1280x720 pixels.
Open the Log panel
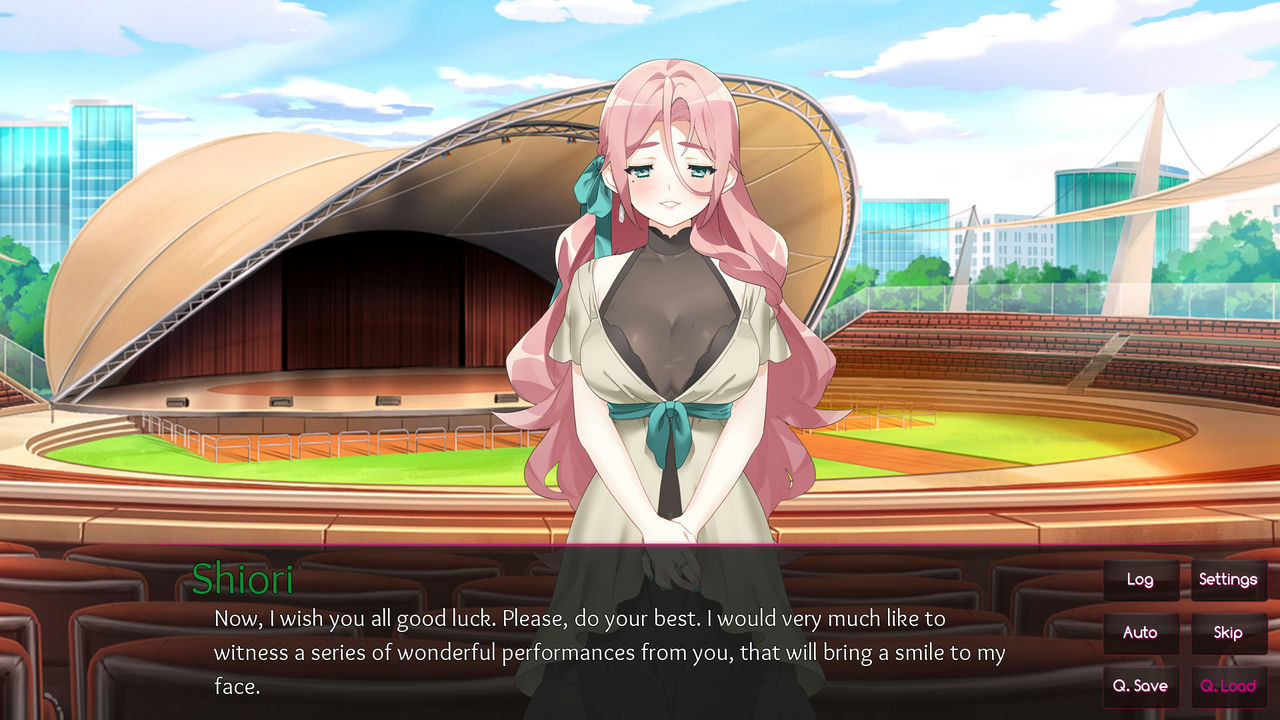point(1140,579)
